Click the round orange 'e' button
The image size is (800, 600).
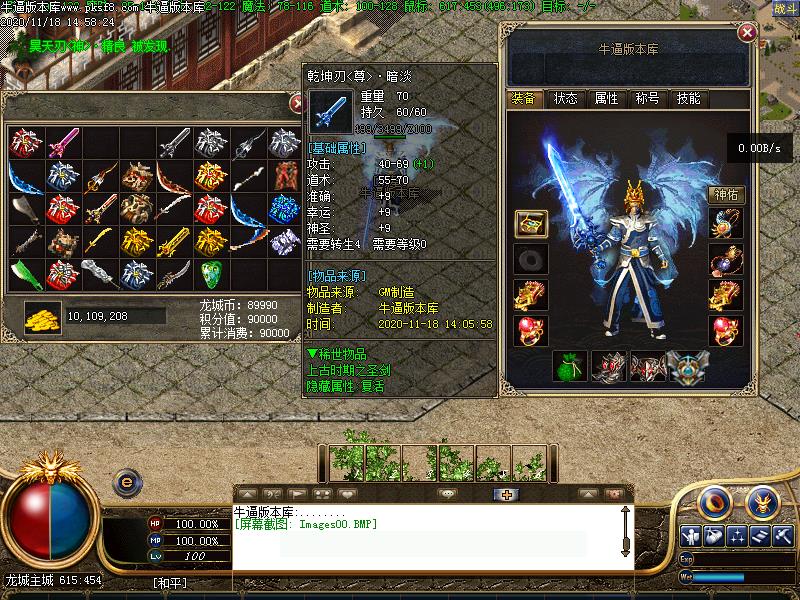[127, 482]
